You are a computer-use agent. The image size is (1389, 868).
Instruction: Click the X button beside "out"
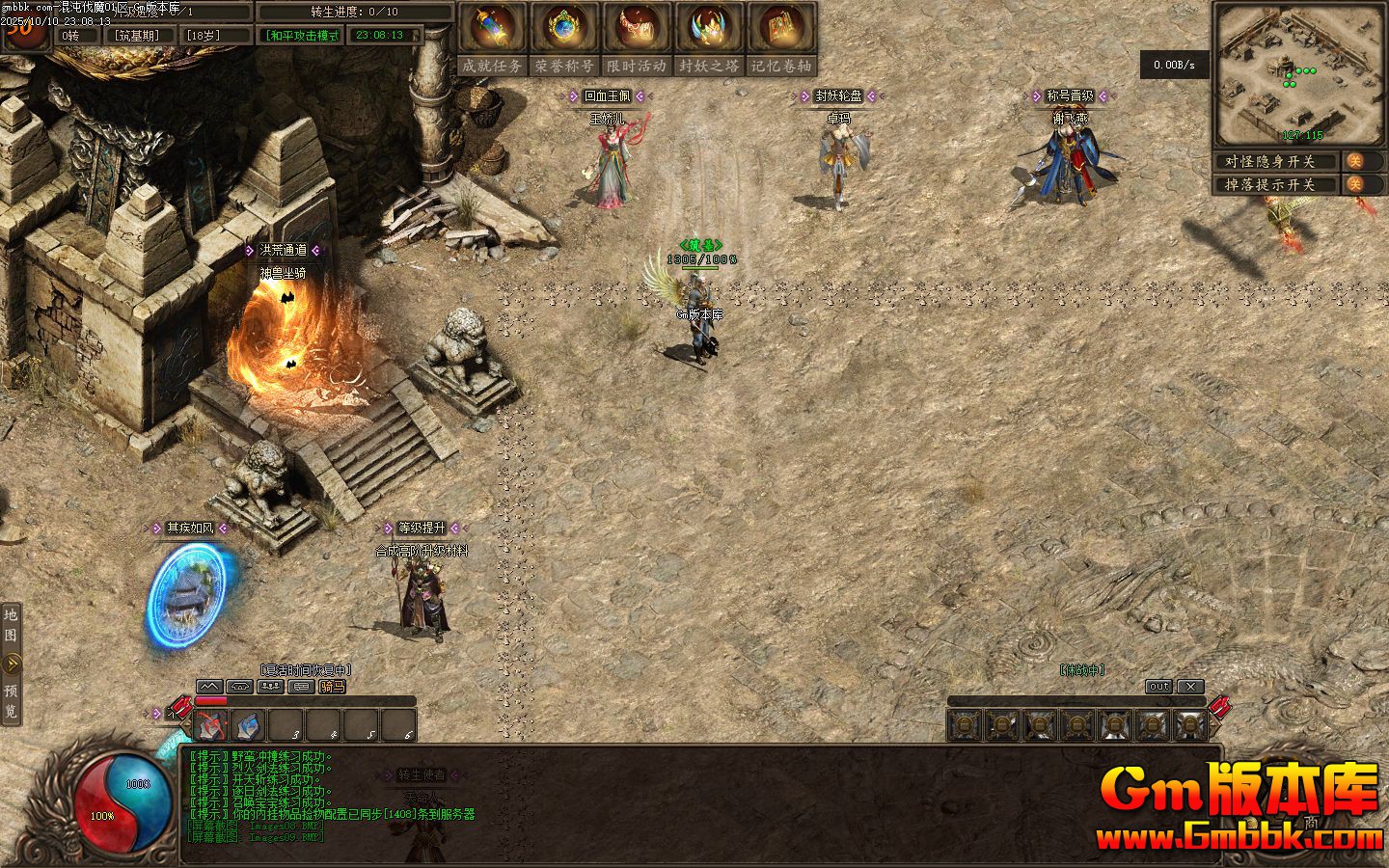coord(1191,687)
